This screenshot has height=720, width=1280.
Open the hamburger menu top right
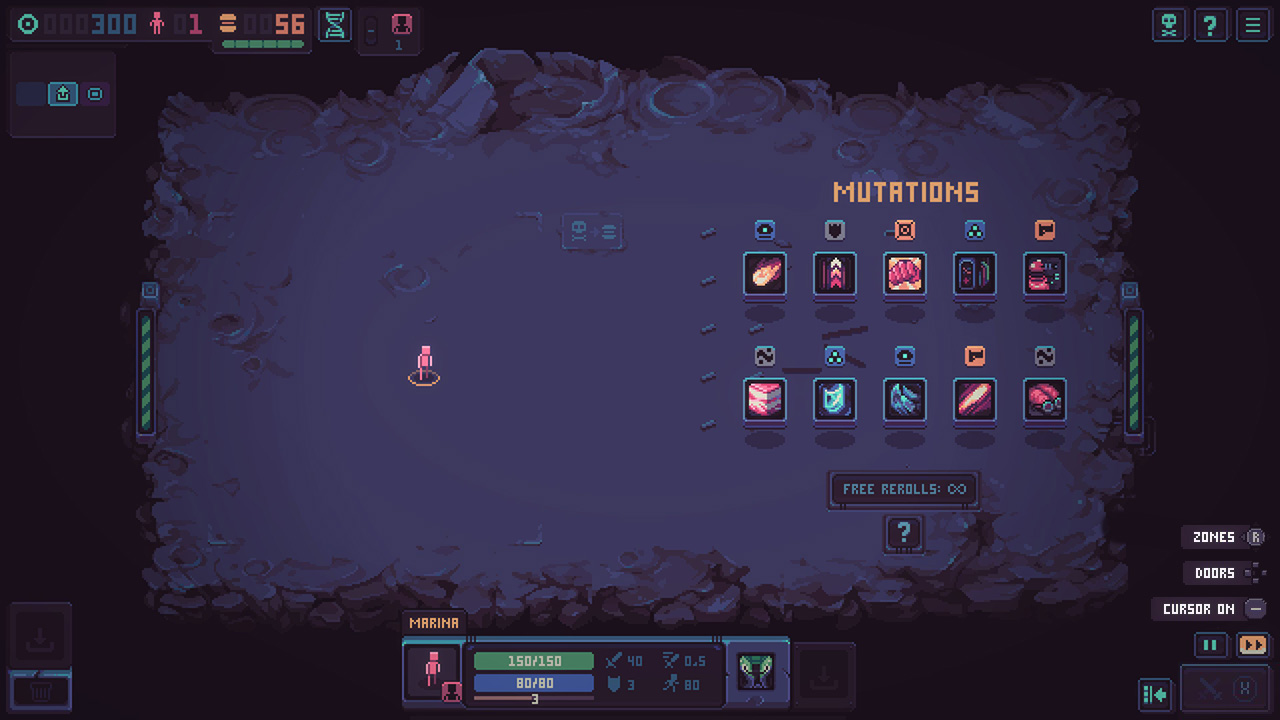tap(1253, 25)
